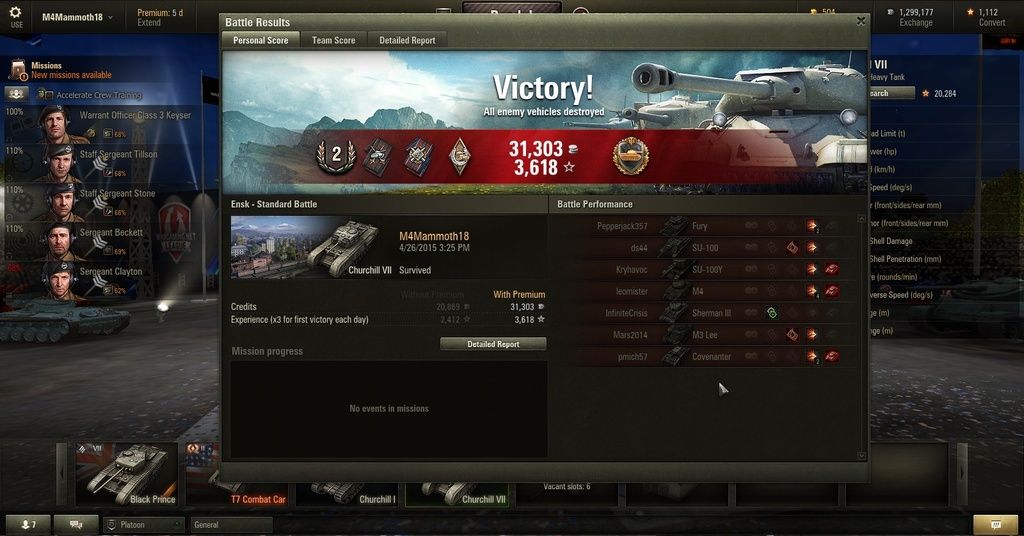Image resolution: width=1024 pixels, height=536 pixels.
Task: Switch to the Team Score tab
Action: tap(333, 40)
